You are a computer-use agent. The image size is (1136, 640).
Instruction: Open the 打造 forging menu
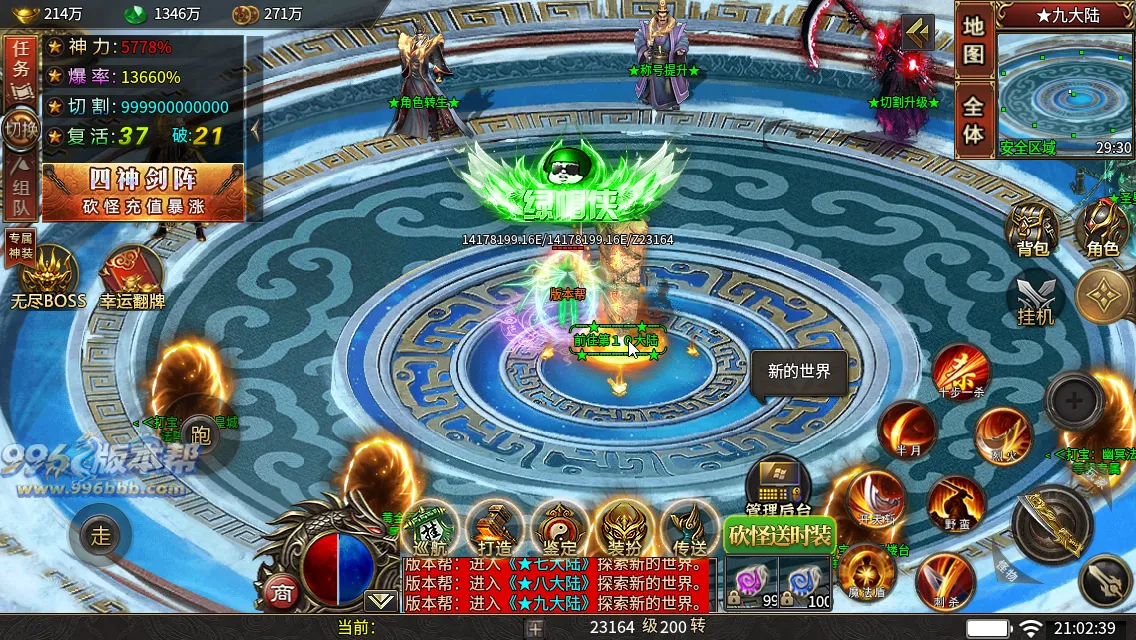tap(494, 528)
